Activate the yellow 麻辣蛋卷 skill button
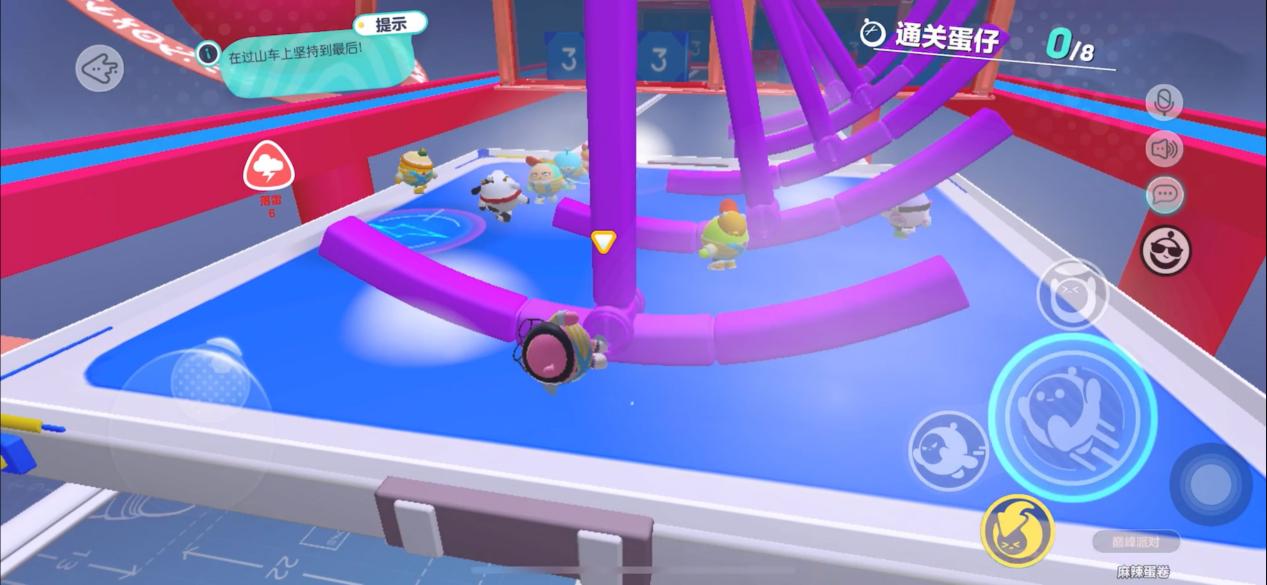Screen dimensions: 1267x585 point(1018,530)
